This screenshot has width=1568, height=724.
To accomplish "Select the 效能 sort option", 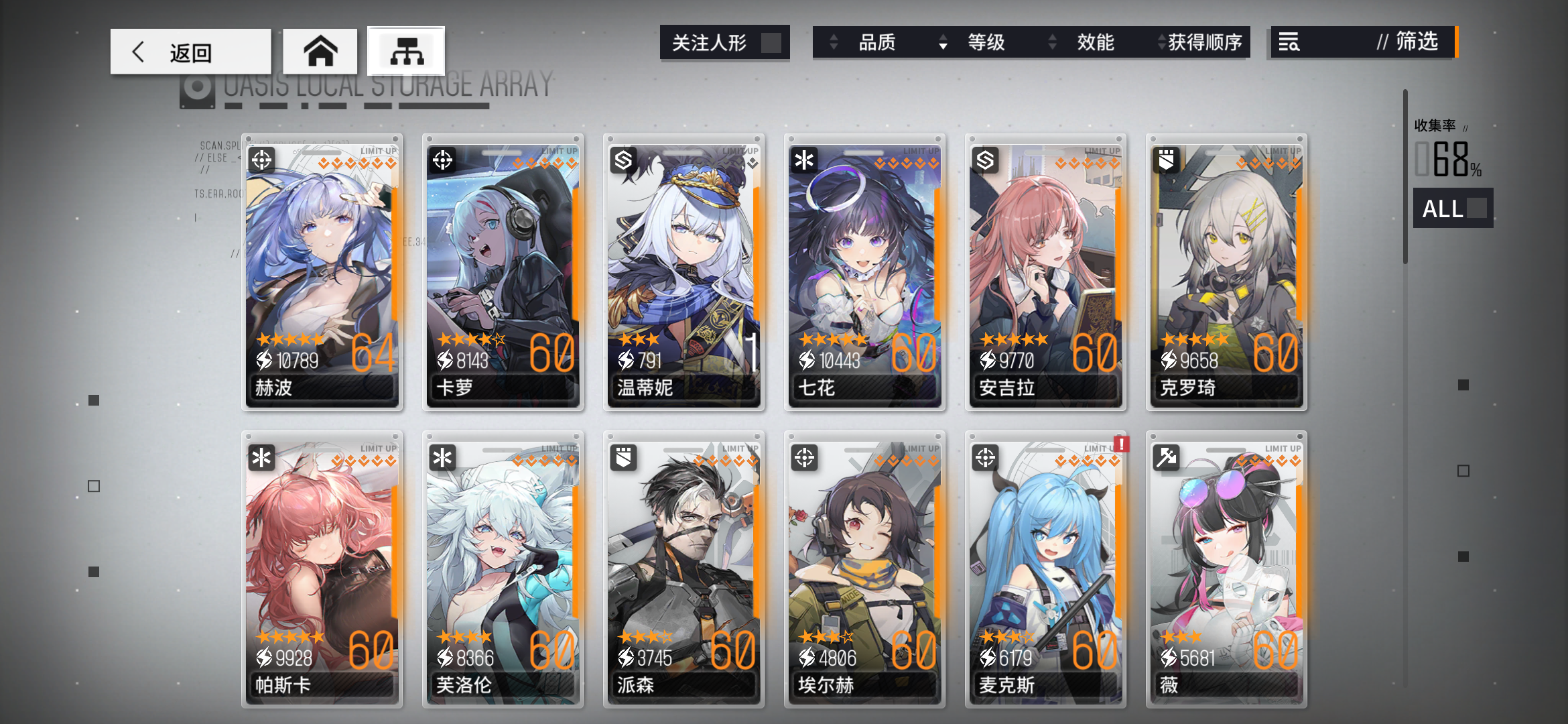I will coord(1097,42).
